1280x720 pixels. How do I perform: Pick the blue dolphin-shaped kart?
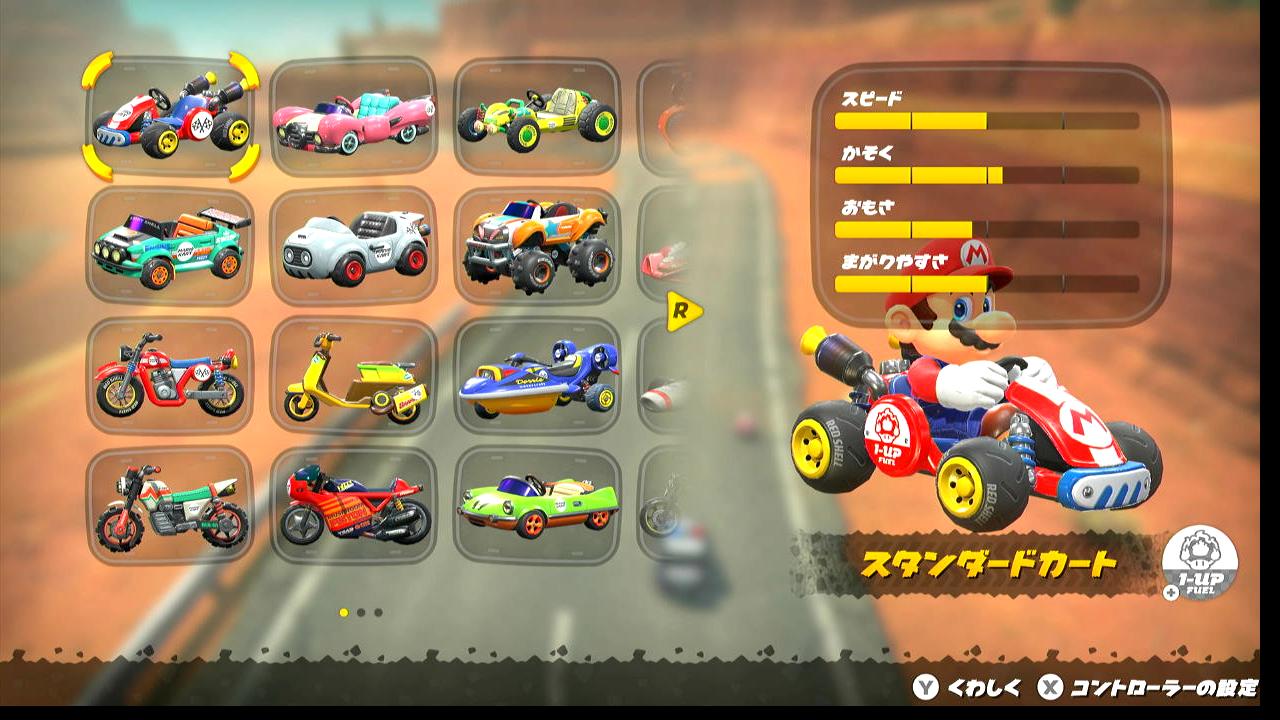point(537,376)
